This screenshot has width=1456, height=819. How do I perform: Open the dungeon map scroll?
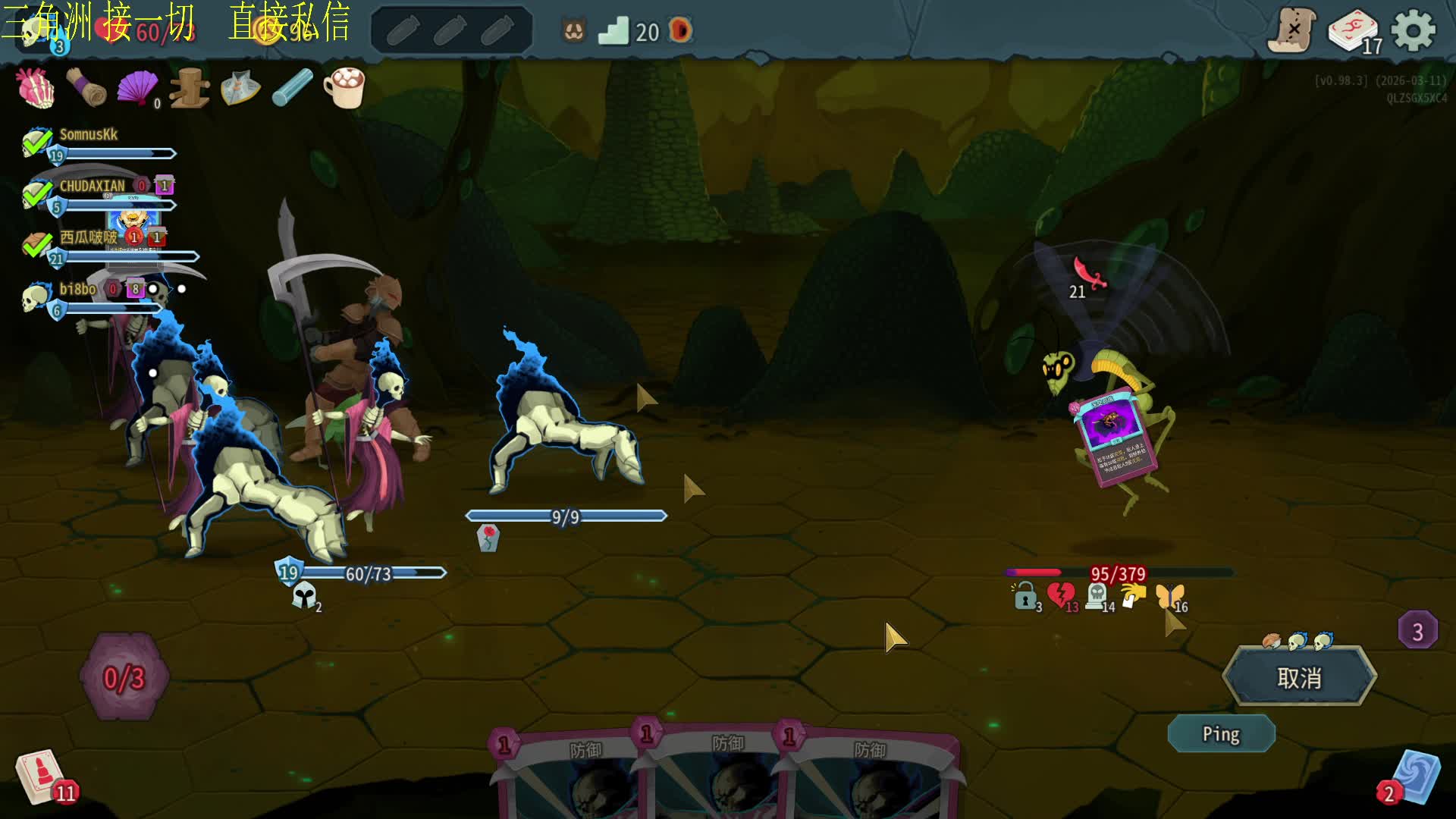[x=1292, y=30]
